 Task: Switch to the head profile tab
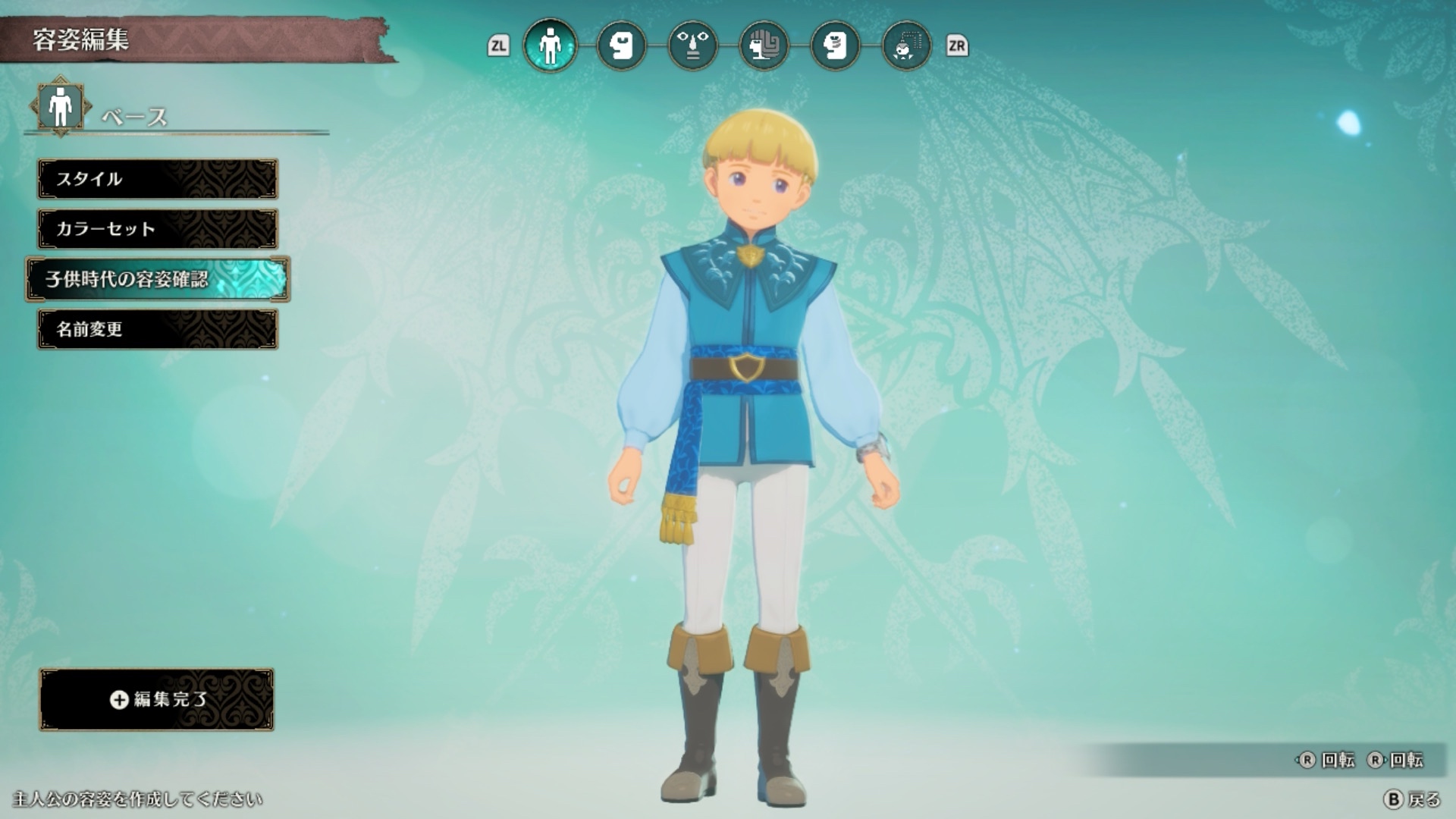coord(621,46)
